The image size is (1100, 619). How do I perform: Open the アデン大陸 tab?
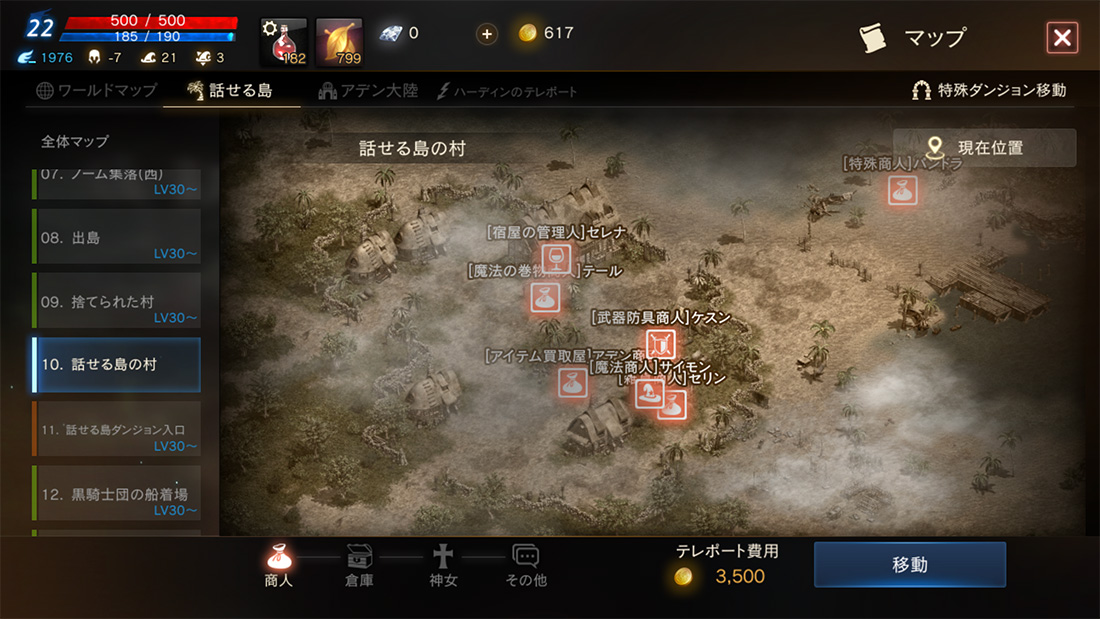[x=368, y=91]
